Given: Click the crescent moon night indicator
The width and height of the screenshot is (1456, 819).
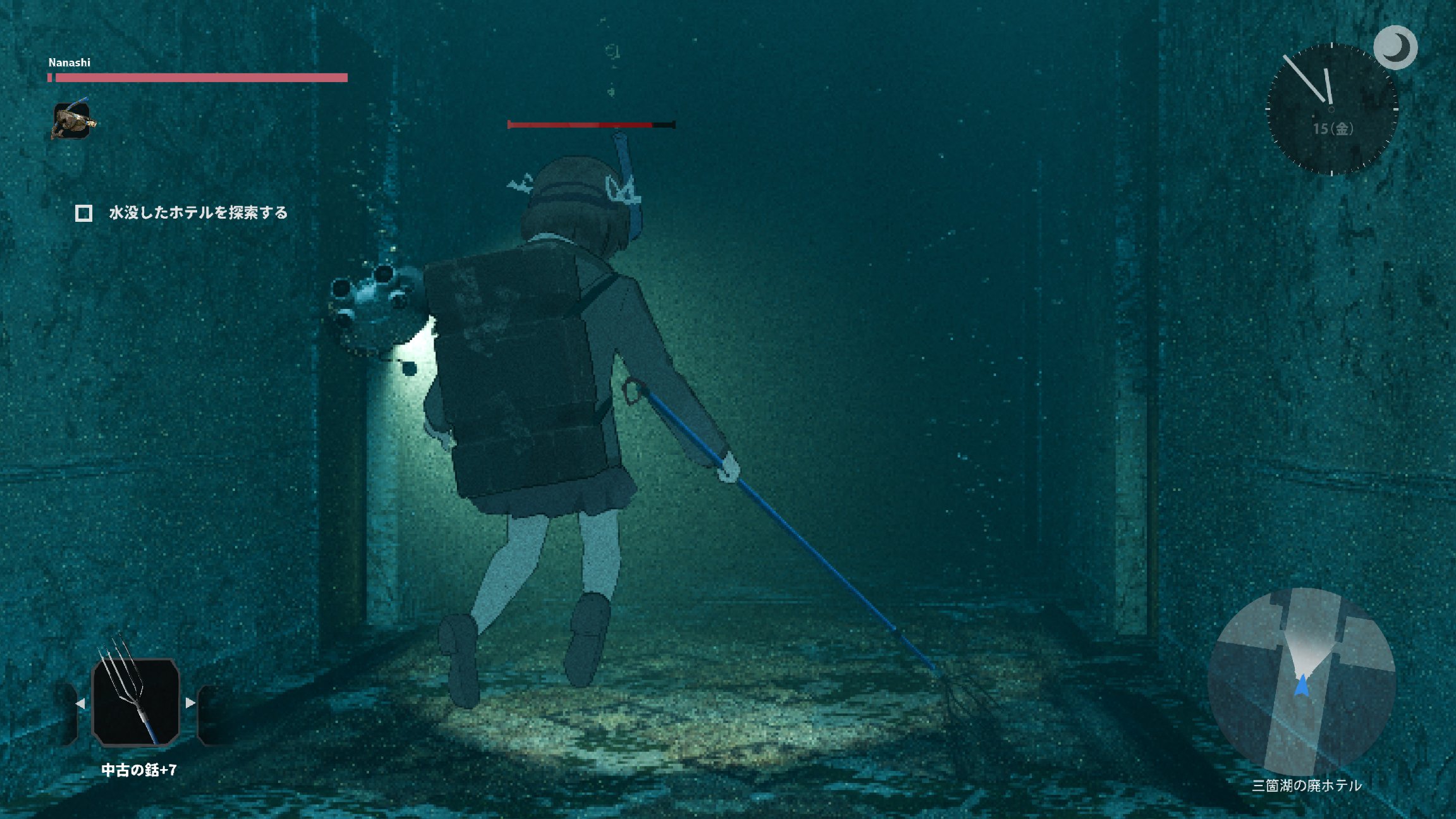Looking at the screenshot, I should [1395, 47].
